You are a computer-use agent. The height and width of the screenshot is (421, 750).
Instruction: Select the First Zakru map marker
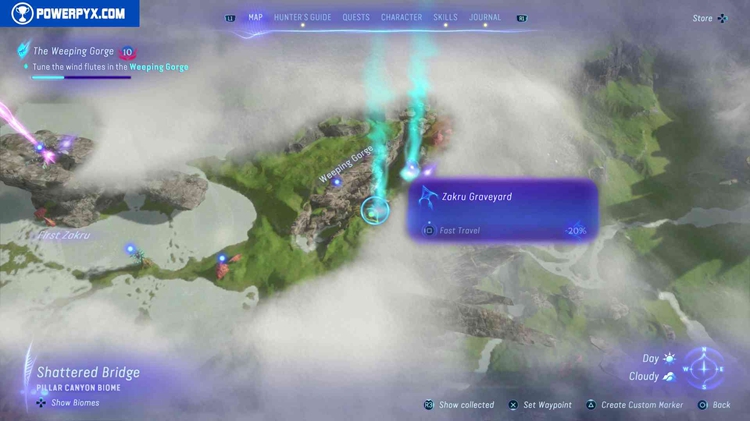62,236
